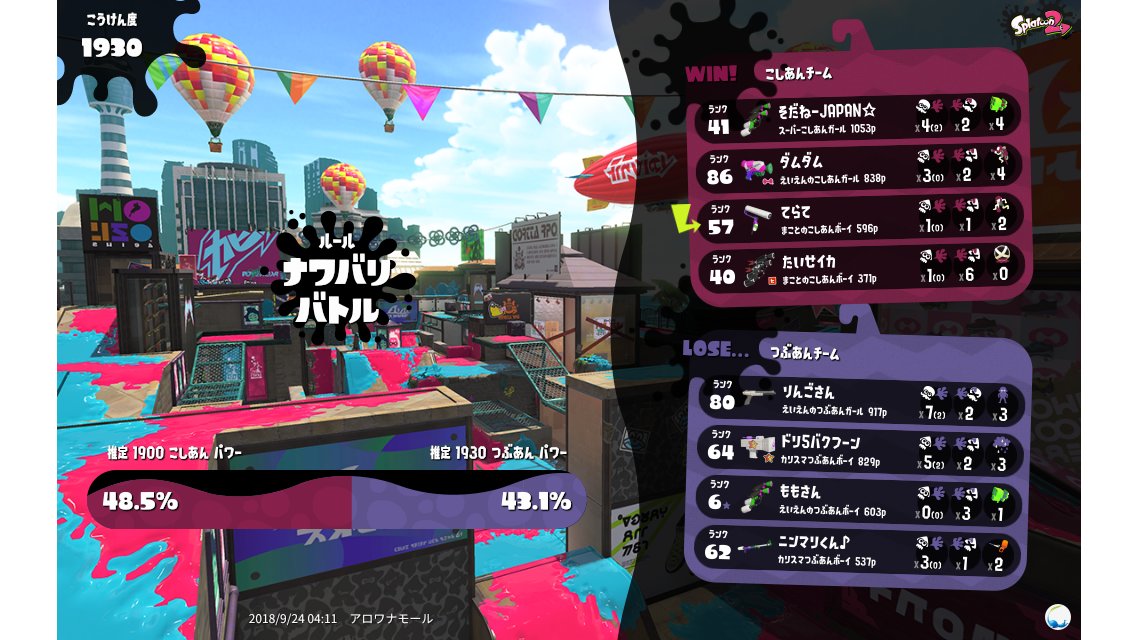This screenshot has width=1138, height=640.
Task: Select the ドリ5バクフーン player row
Action: [x=858, y=450]
